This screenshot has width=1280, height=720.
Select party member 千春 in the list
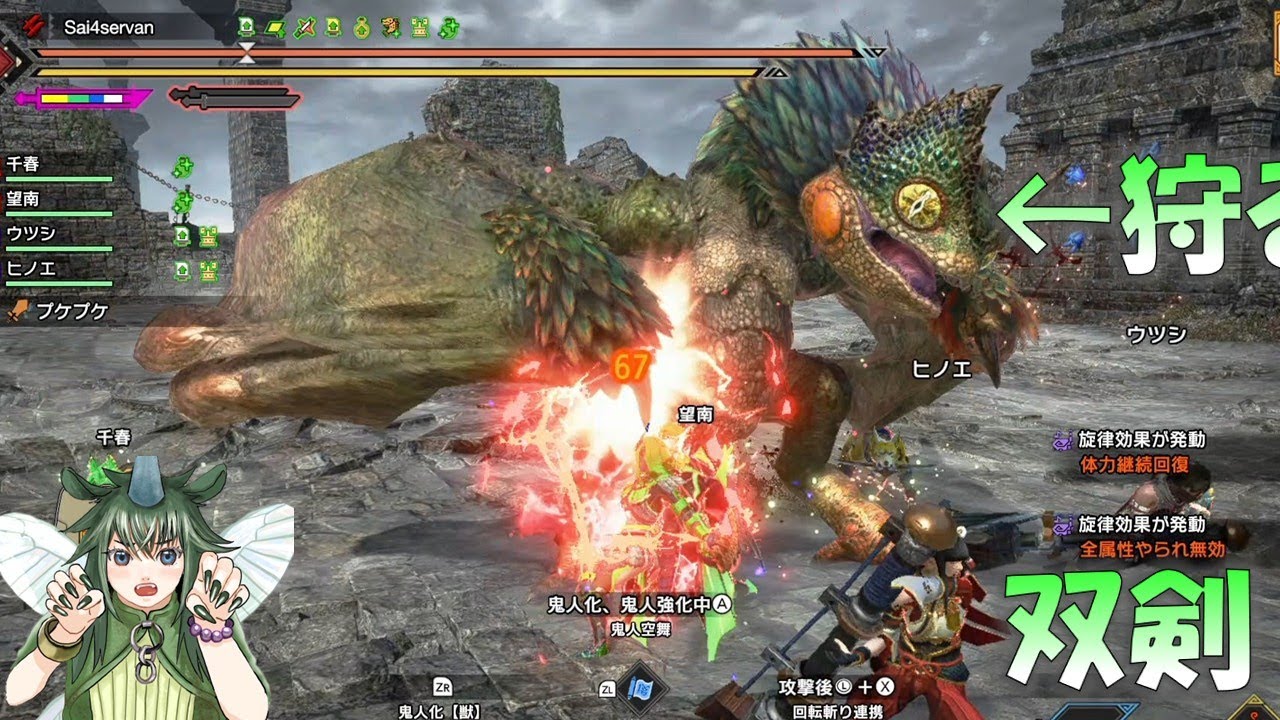click(26, 164)
